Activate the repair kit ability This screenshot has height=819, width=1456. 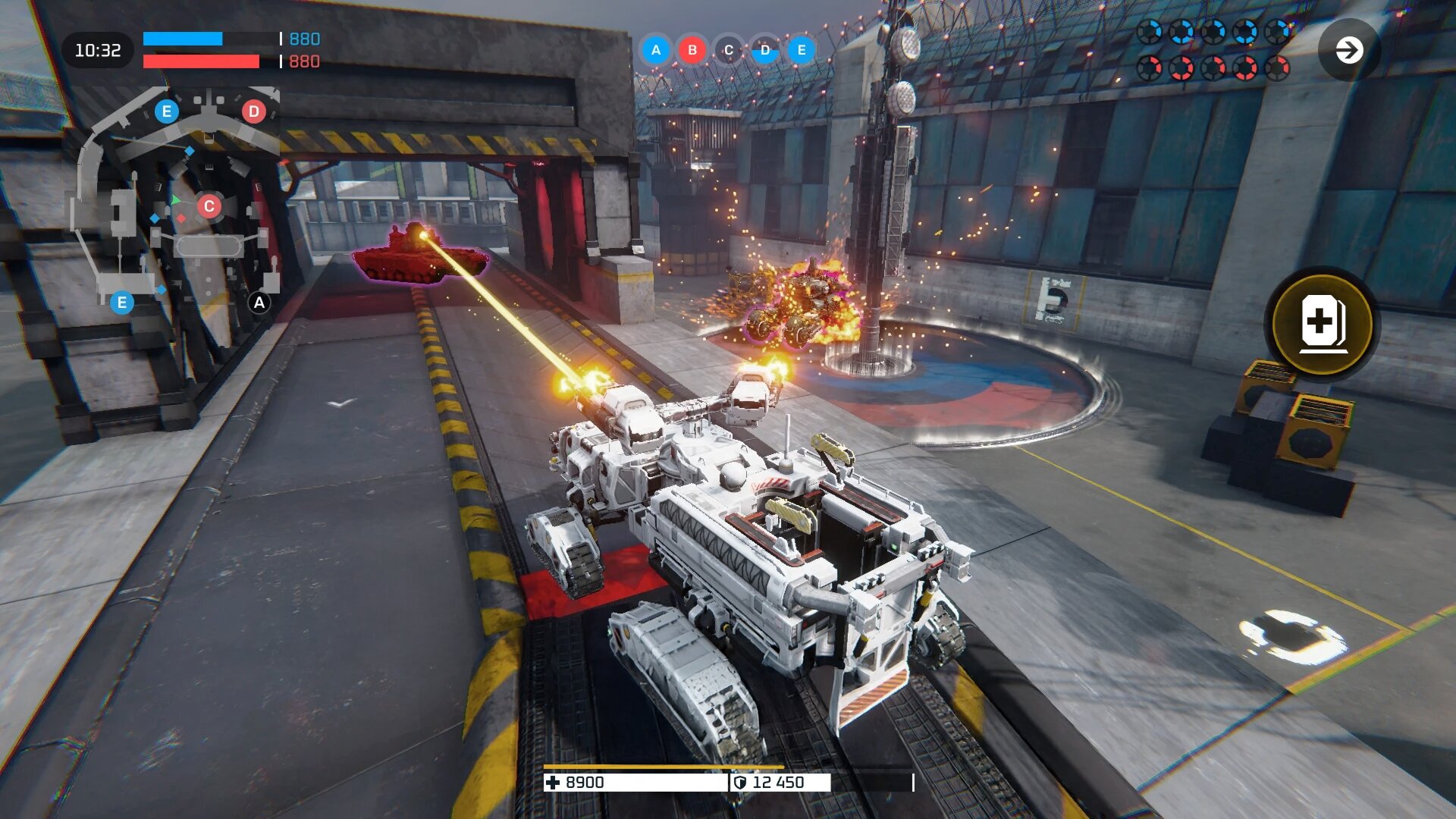pos(1322,323)
